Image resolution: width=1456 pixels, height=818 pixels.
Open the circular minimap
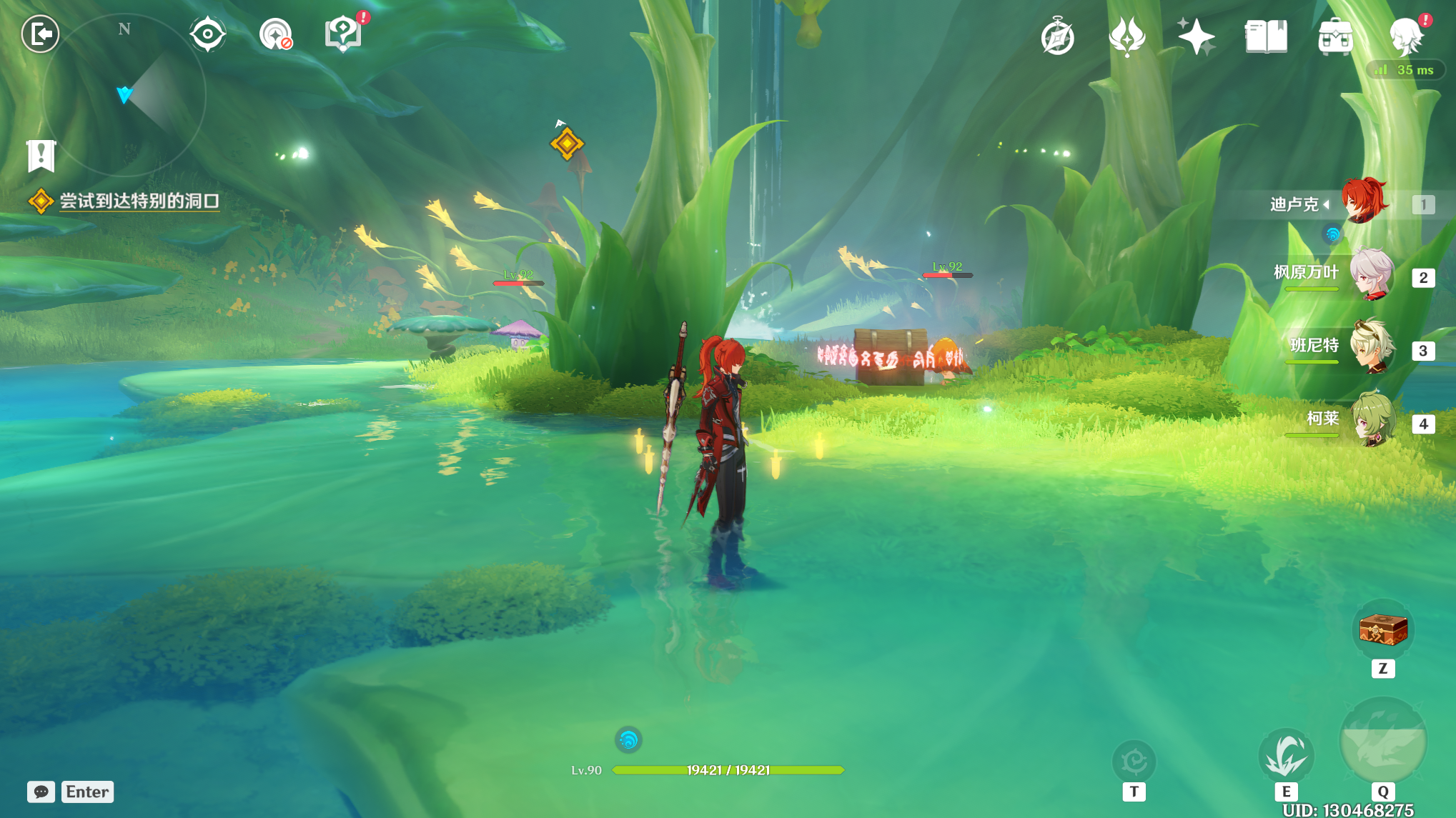point(124,95)
